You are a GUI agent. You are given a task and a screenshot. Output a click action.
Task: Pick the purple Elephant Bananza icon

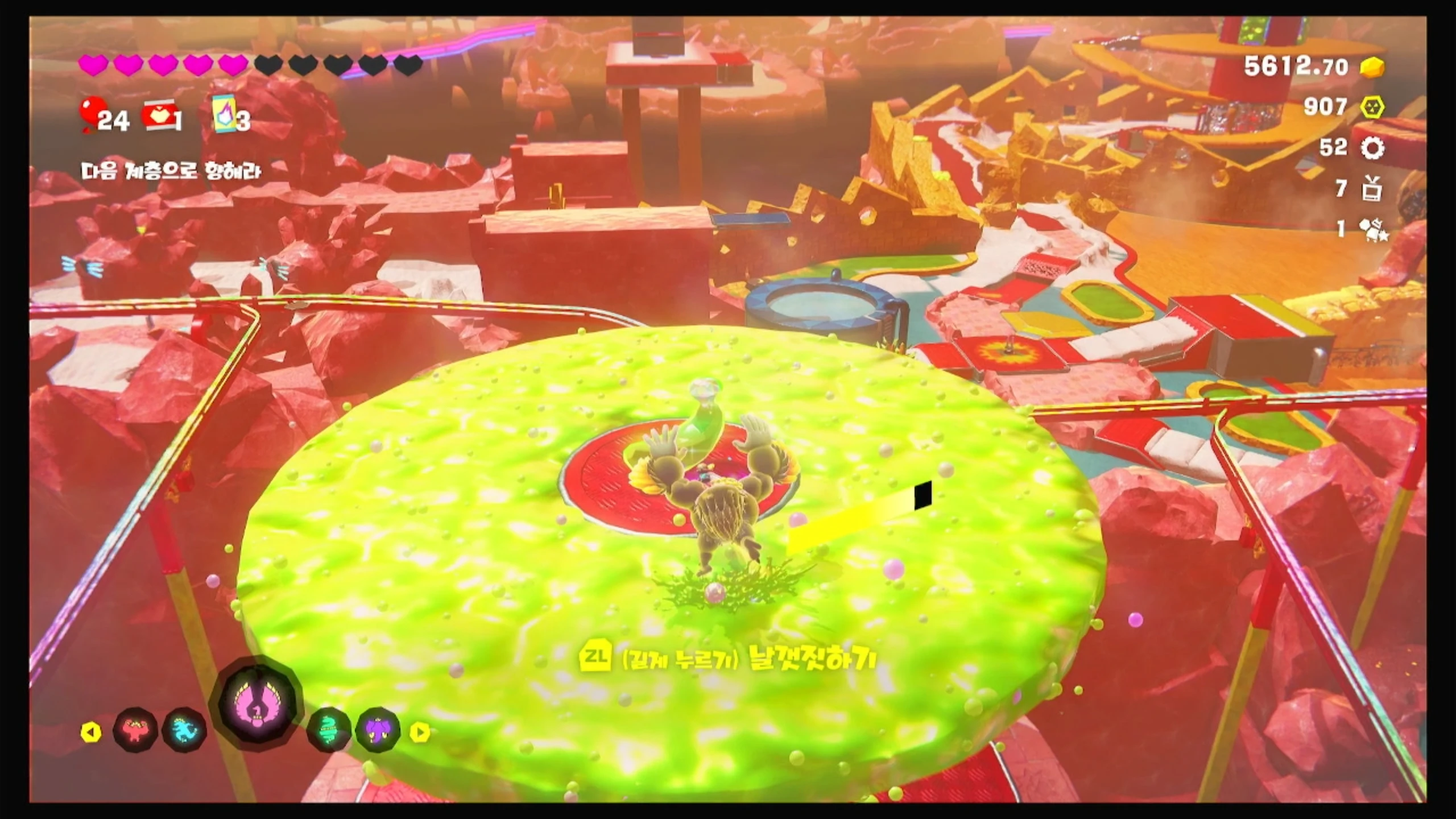pyautogui.click(x=378, y=730)
